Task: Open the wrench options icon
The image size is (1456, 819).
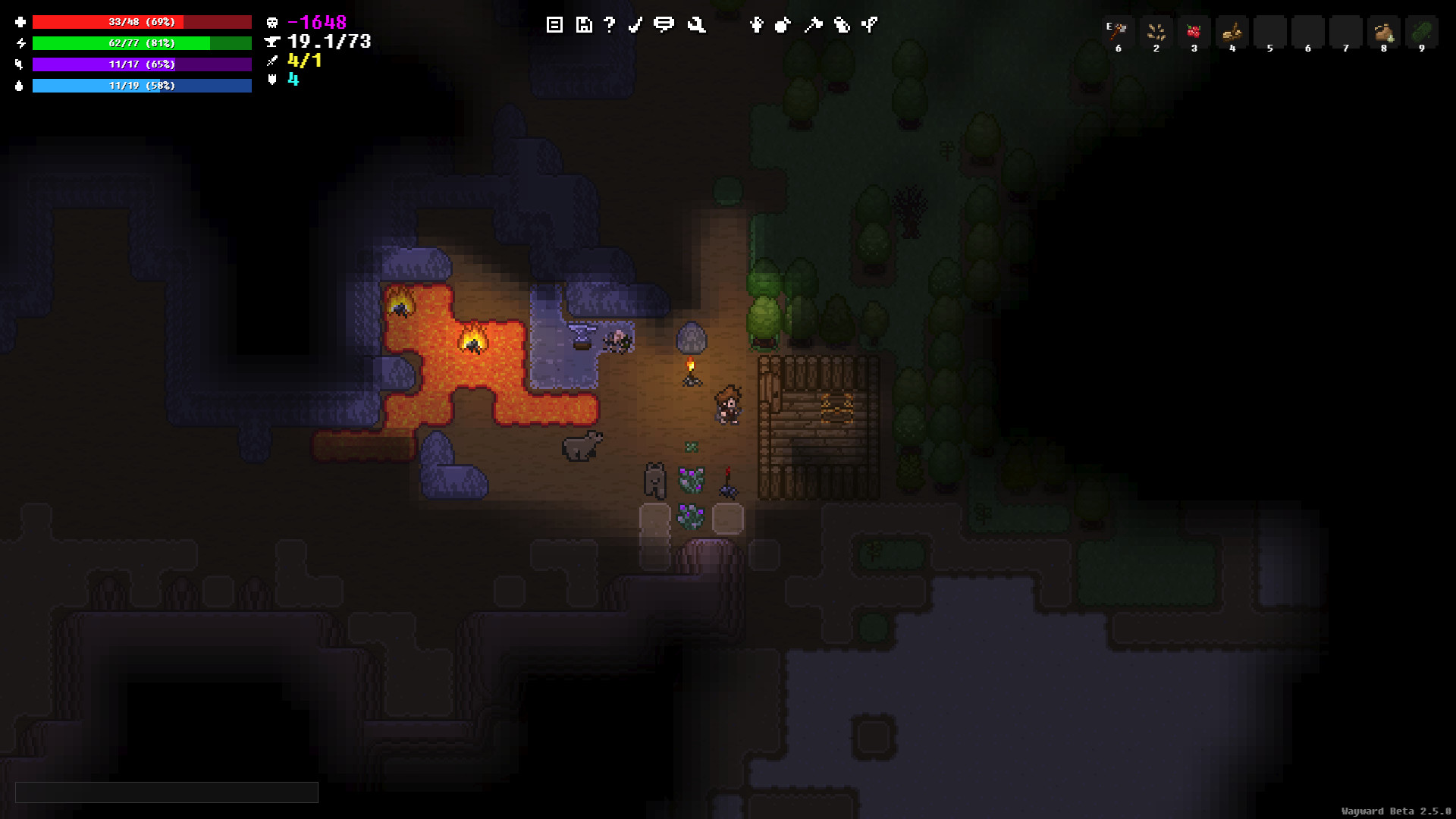Action: click(696, 25)
